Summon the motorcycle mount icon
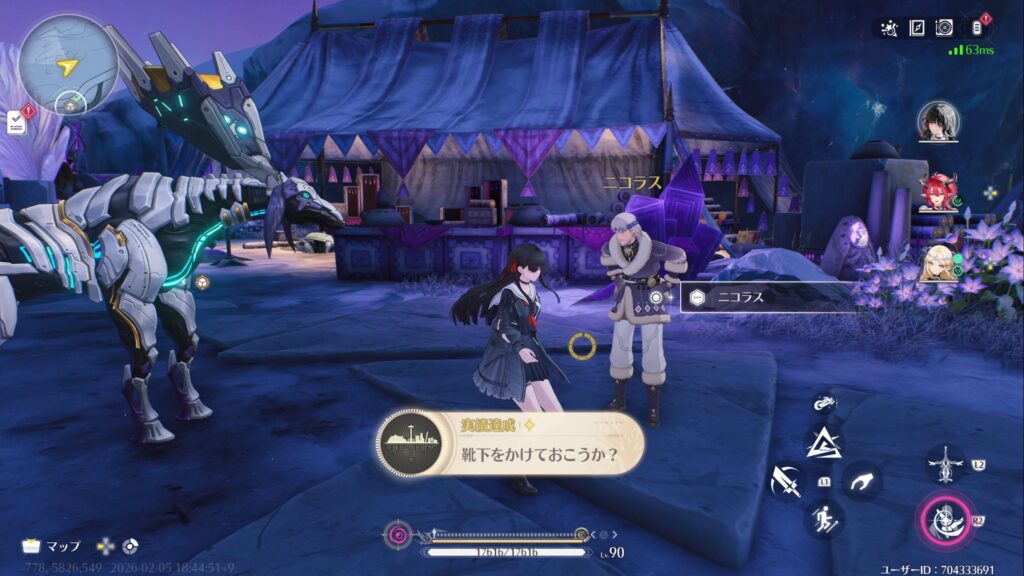The image size is (1024, 576). coord(824,403)
